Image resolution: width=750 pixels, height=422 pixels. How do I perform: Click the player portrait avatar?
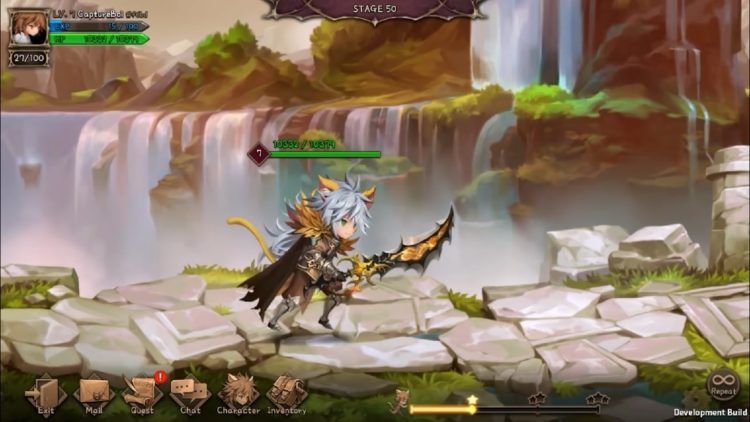click(29, 27)
